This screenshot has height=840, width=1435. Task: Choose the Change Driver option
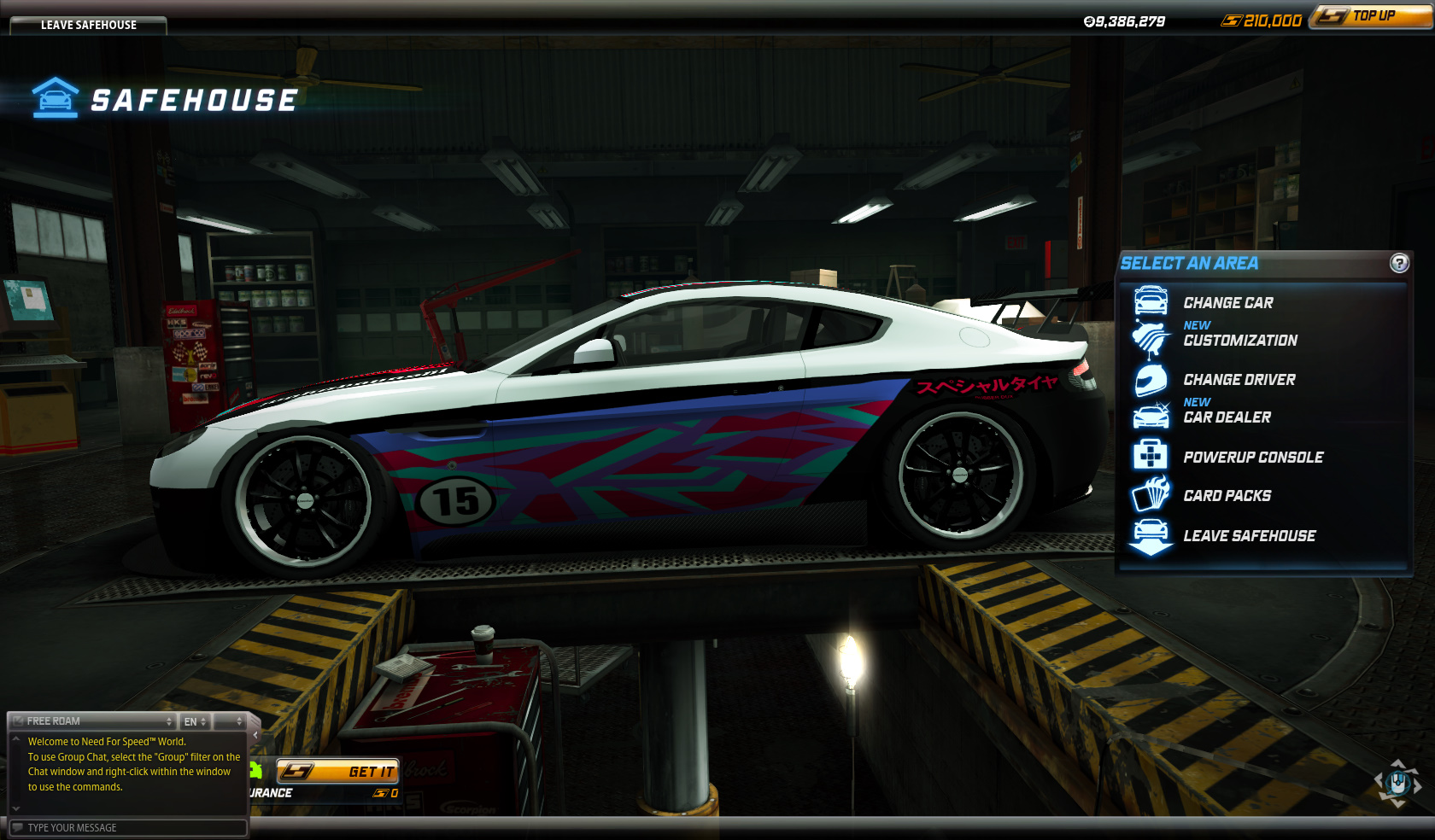[x=1239, y=380]
